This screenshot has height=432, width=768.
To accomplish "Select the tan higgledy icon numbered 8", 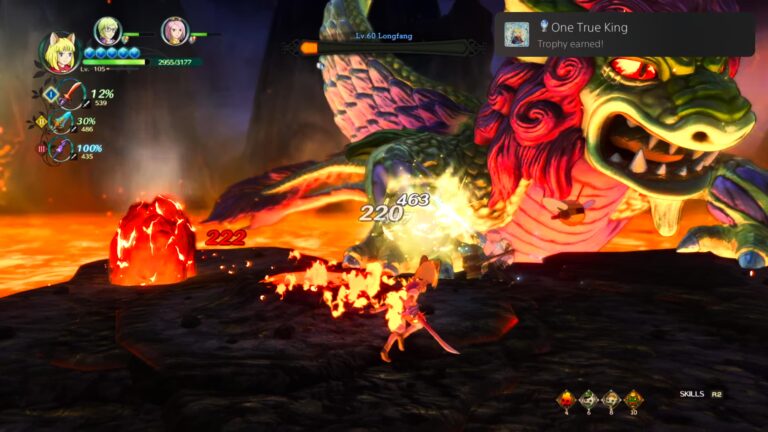I will [x=609, y=399].
